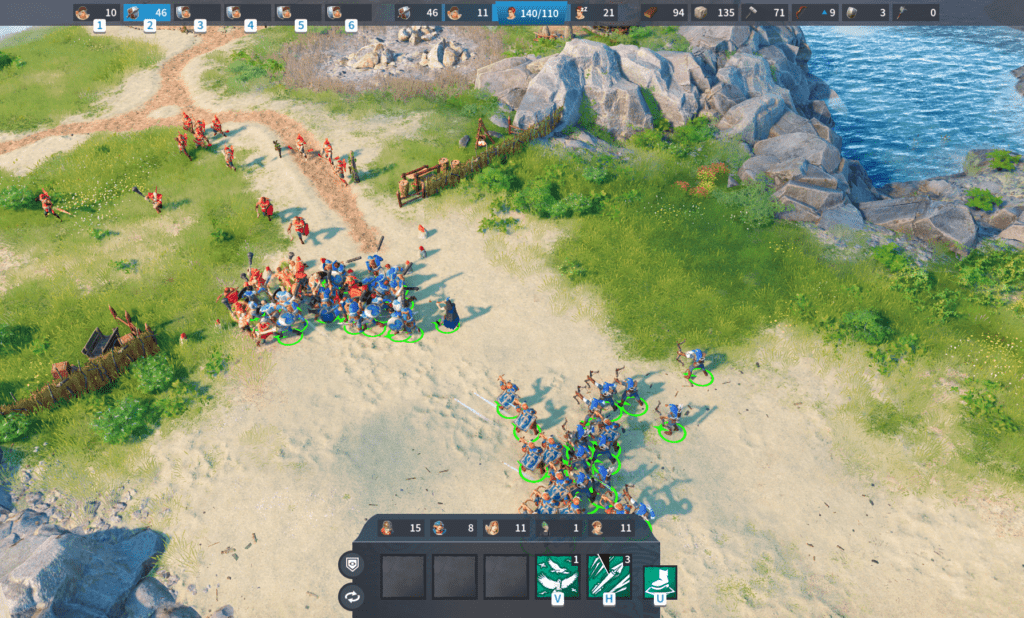Choose empty control group 6
Screen dimensions: 1024x618
(x=347, y=13)
